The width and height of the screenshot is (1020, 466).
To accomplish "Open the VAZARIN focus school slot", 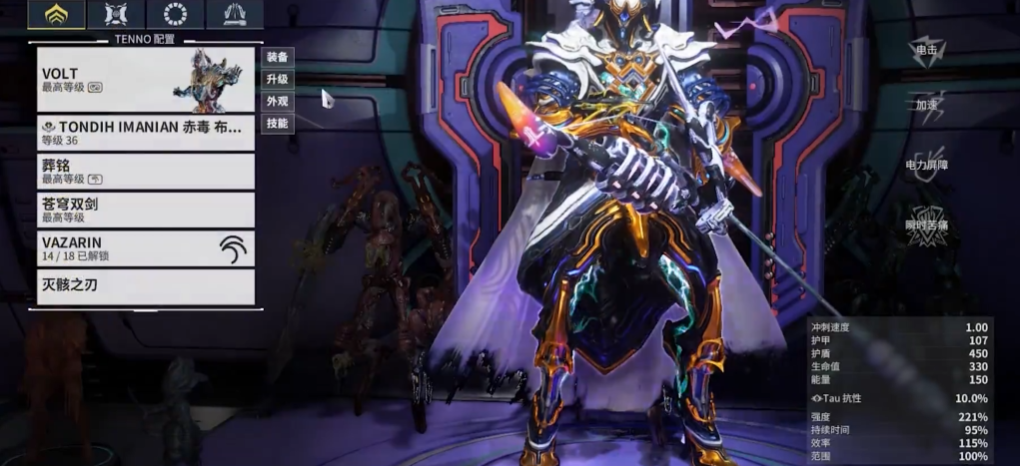I will (x=146, y=248).
